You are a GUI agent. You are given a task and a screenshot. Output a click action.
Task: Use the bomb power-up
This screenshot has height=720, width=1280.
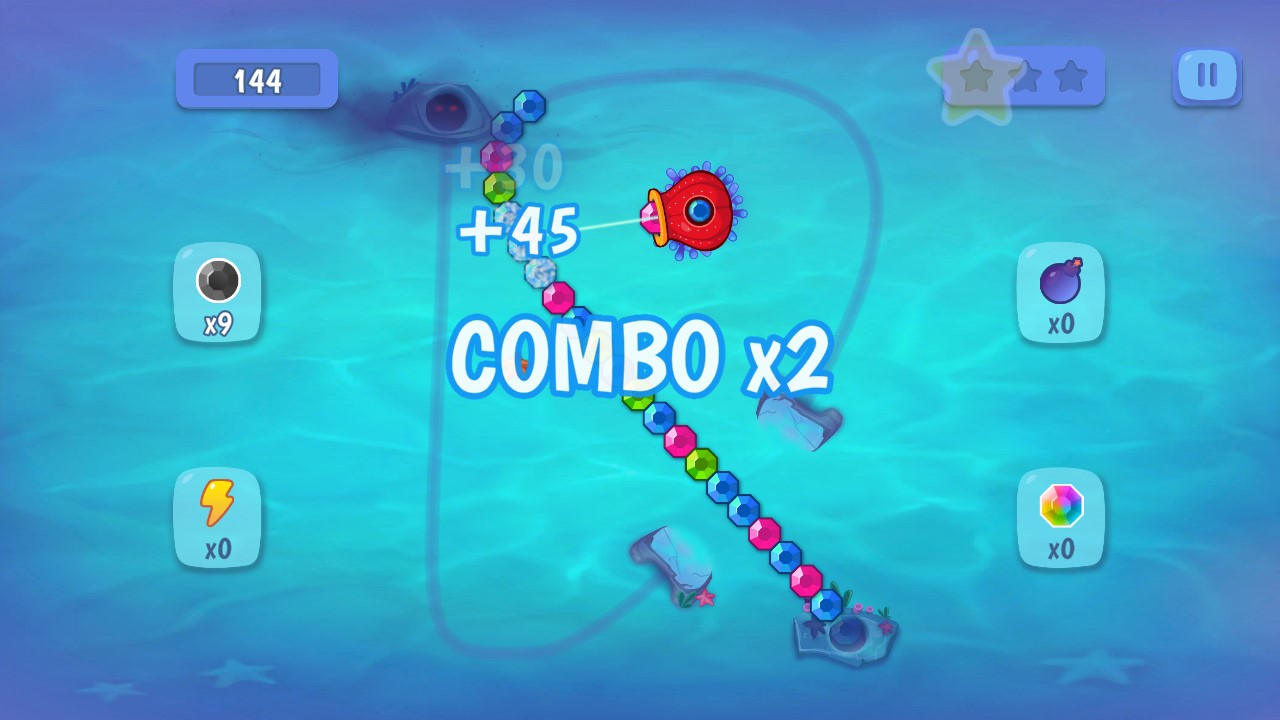(1060, 293)
